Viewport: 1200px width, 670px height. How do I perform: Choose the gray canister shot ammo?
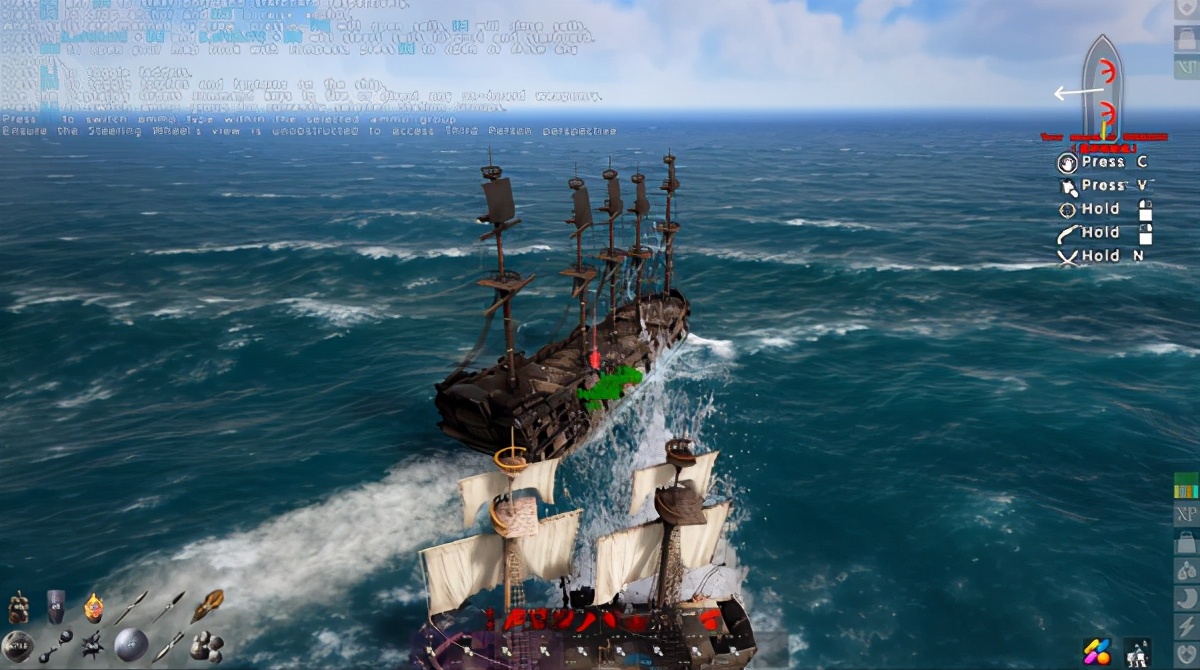tap(55, 606)
